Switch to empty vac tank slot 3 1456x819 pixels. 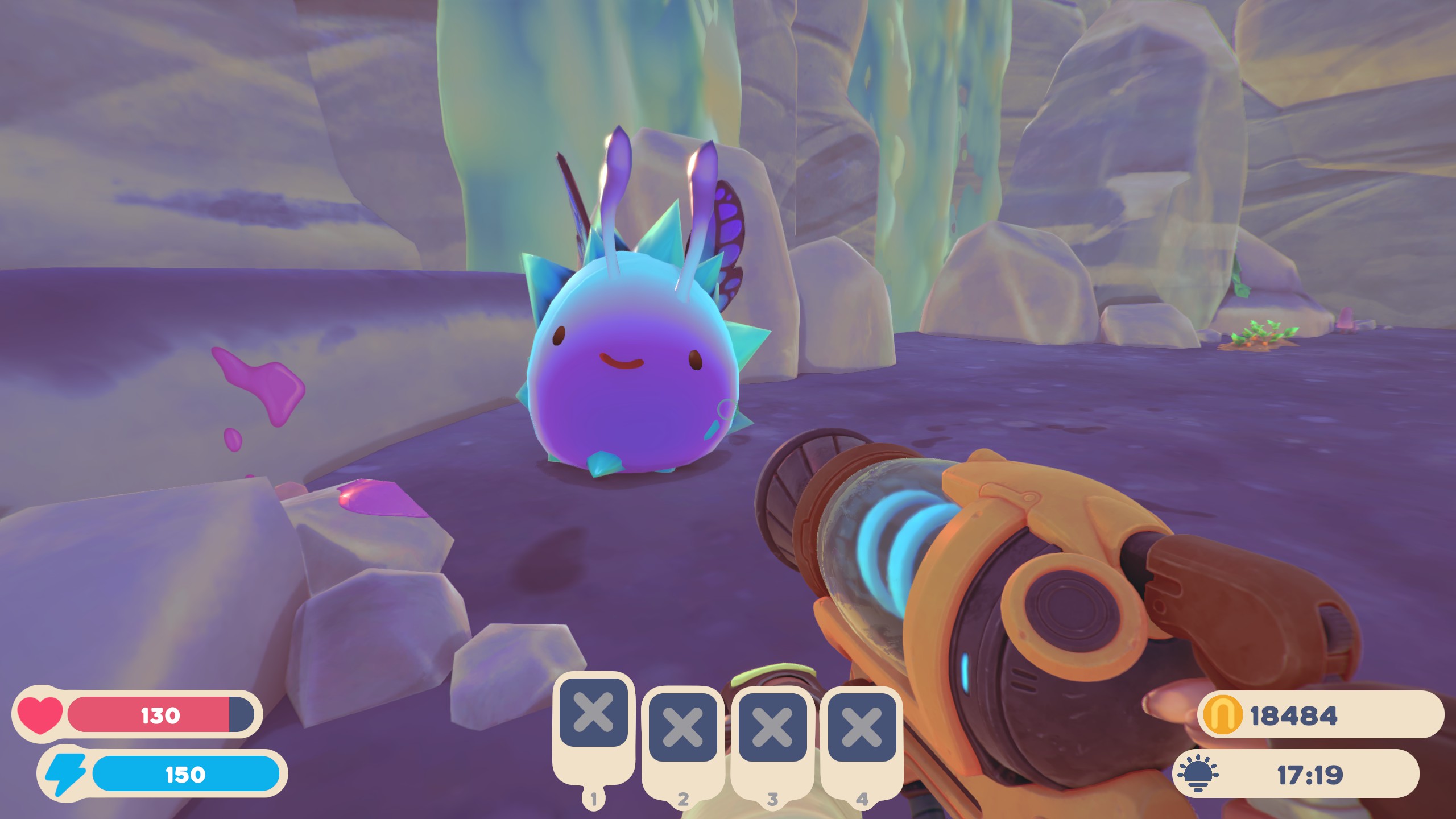[x=772, y=727]
